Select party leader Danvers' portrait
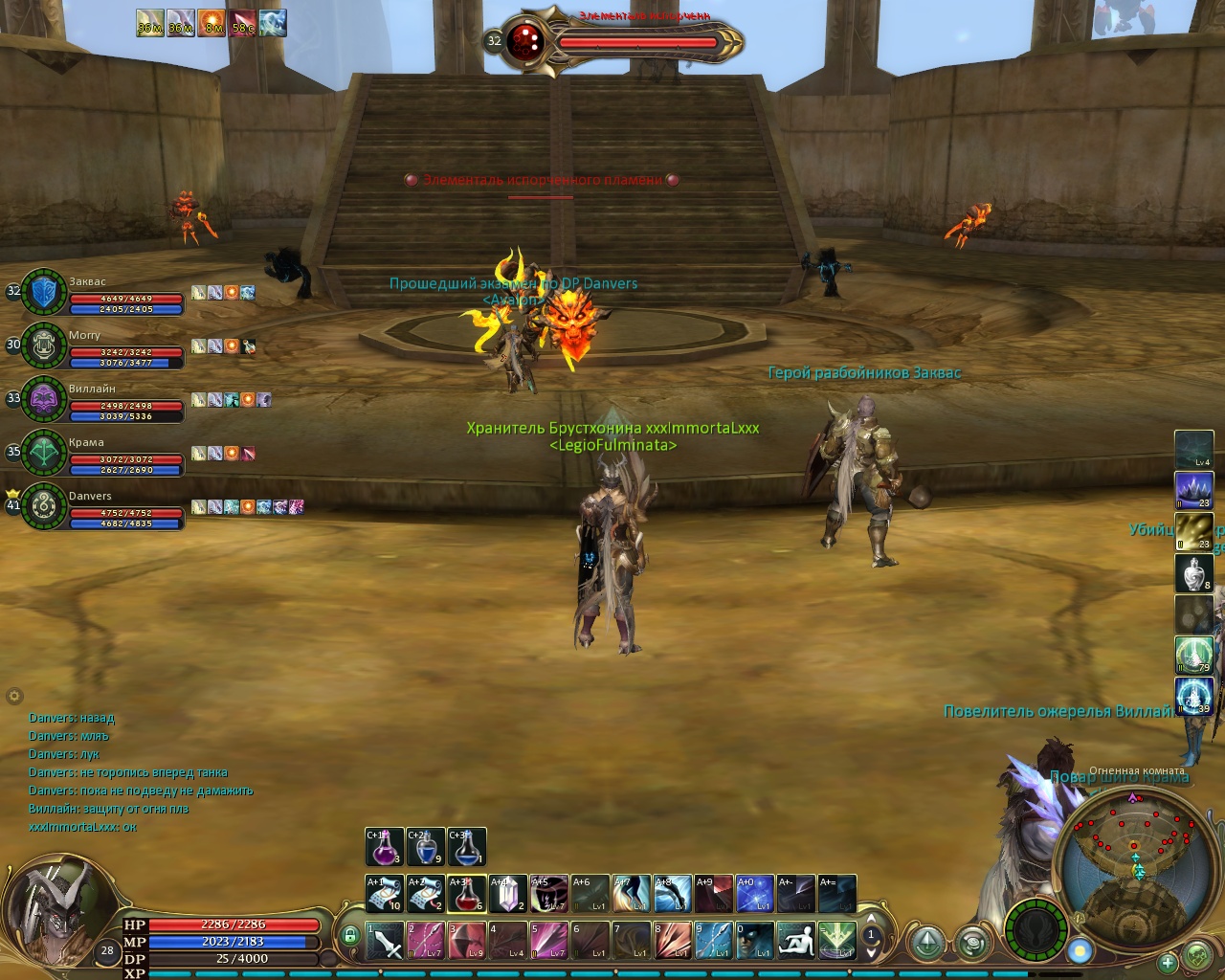This screenshot has height=980, width=1225. [x=44, y=507]
